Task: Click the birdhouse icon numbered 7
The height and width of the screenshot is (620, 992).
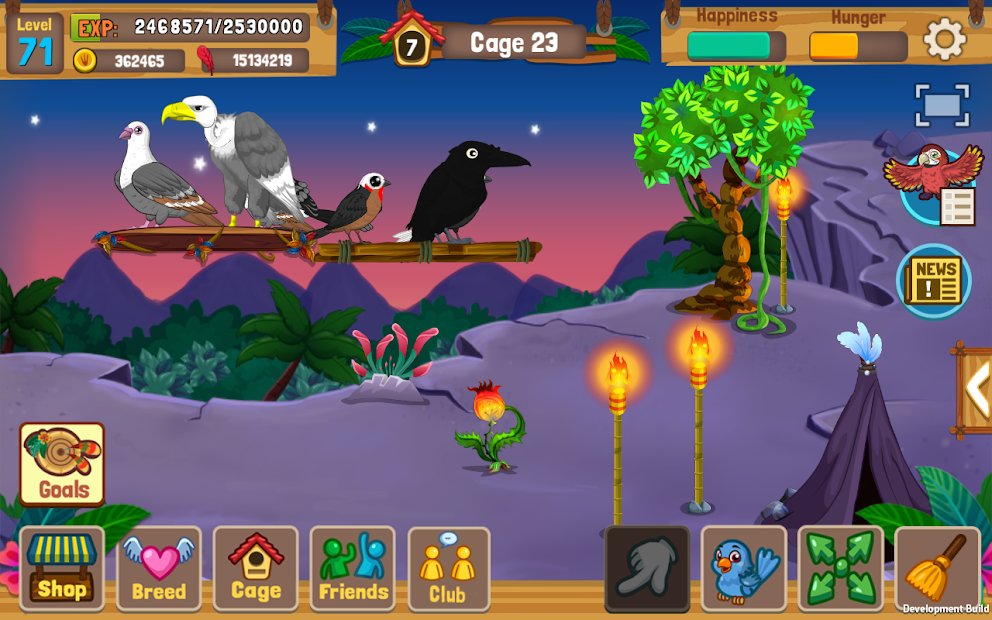Action: click(x=411, y=43)
